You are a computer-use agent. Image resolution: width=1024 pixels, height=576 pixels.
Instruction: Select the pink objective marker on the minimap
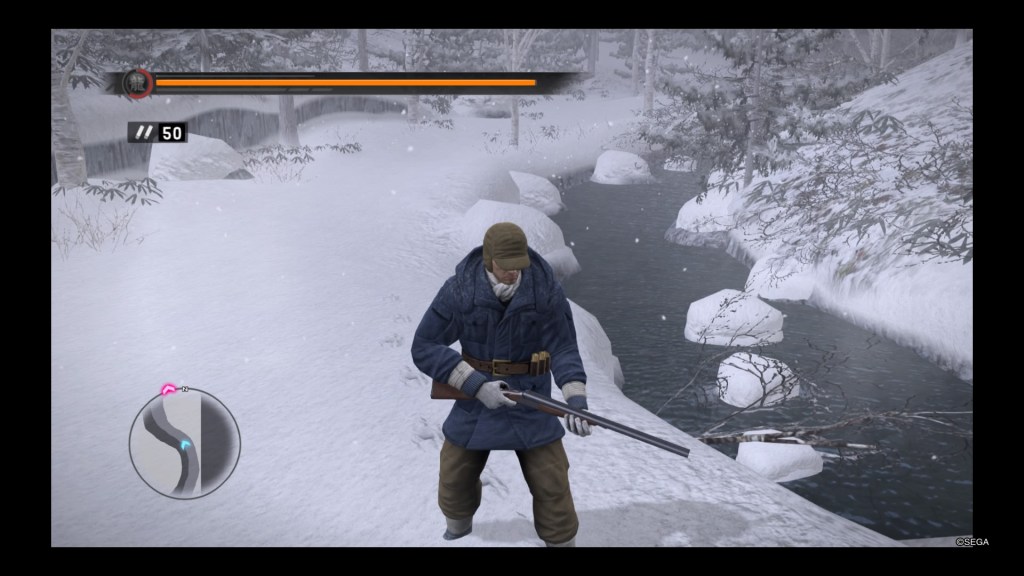170,390
